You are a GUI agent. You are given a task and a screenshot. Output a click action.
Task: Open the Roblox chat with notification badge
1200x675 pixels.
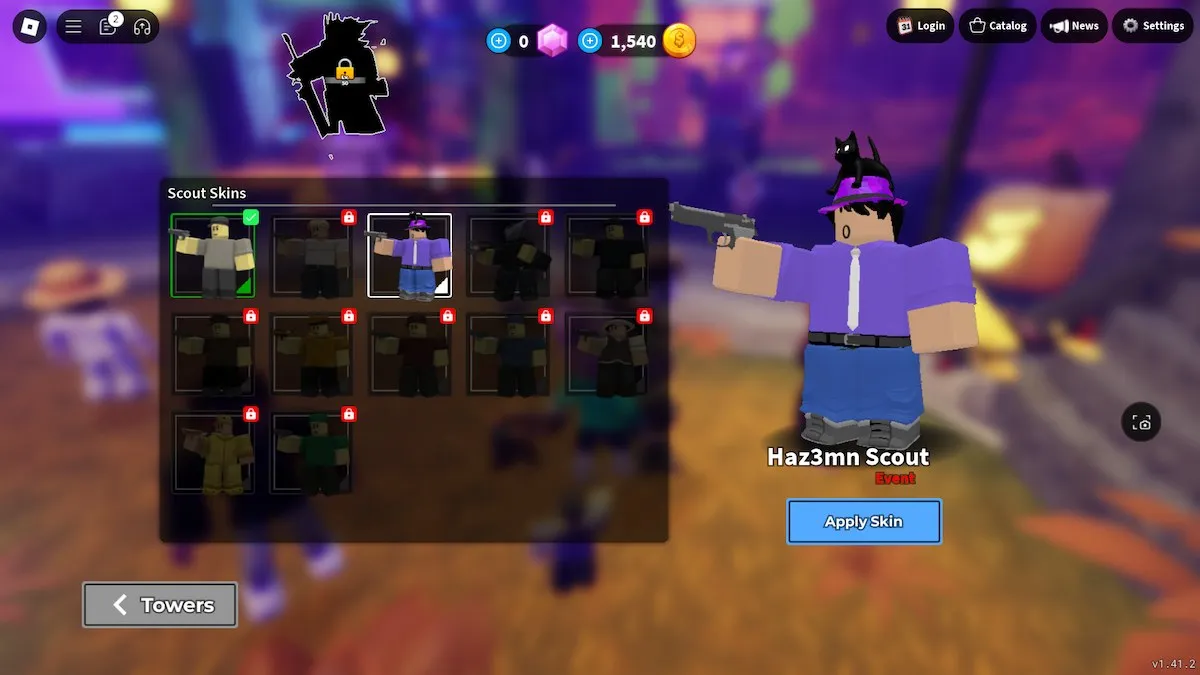tap(108, 27)
